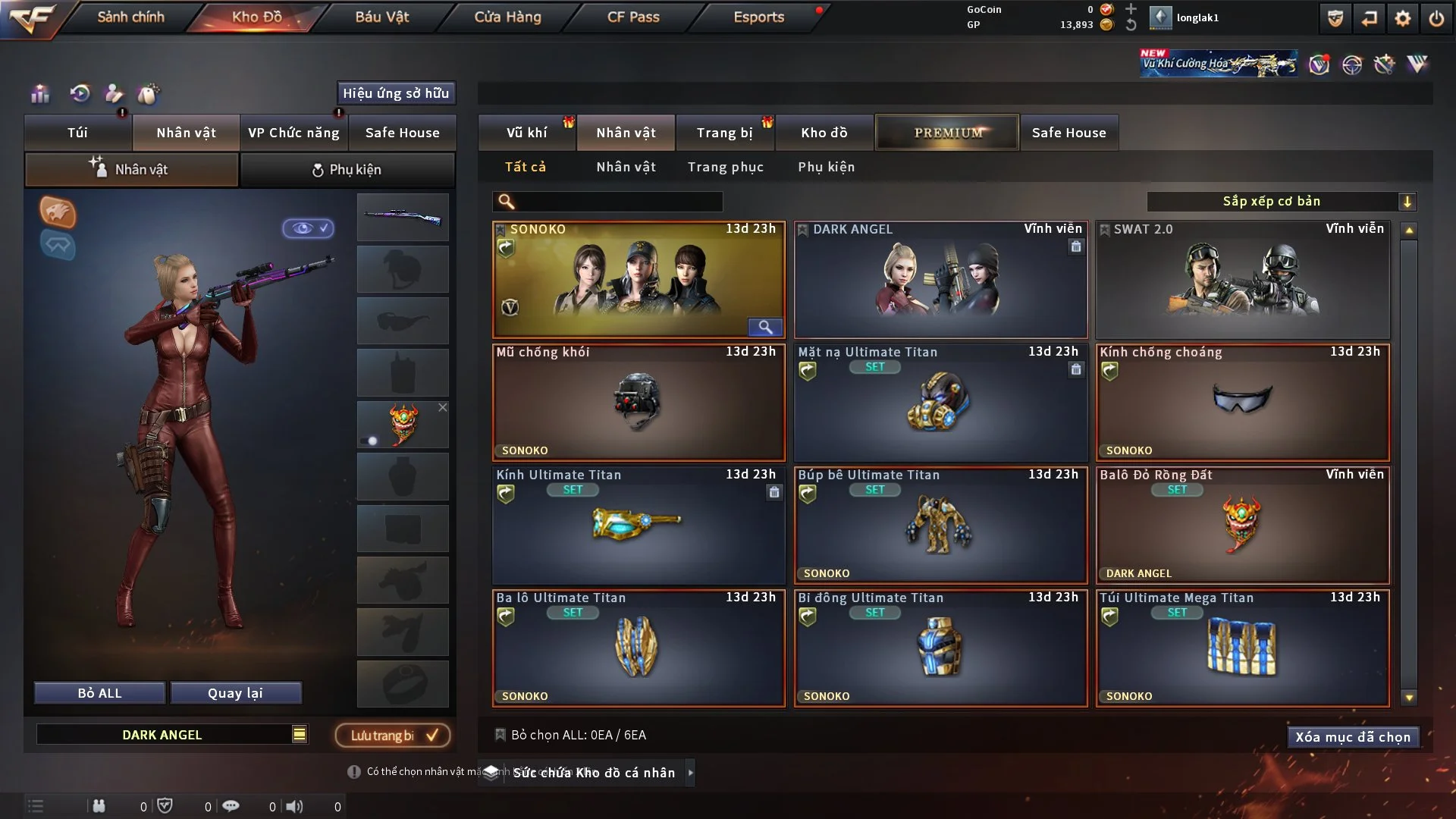Remove the equipped dragon backpack slot

tap(443, 408)
